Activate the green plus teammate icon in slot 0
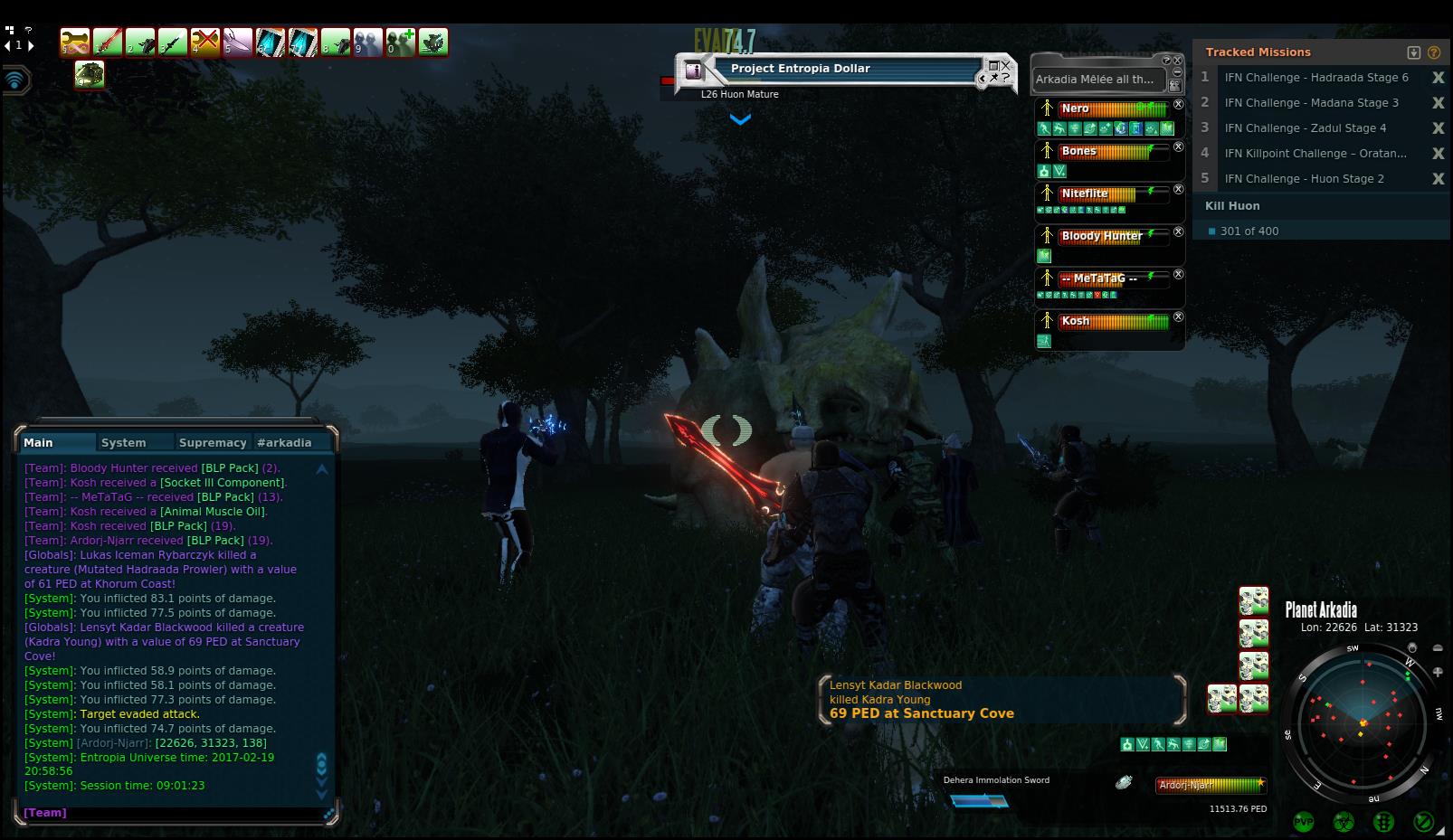Screen dimensions: 1453x840 coord(400,42)
